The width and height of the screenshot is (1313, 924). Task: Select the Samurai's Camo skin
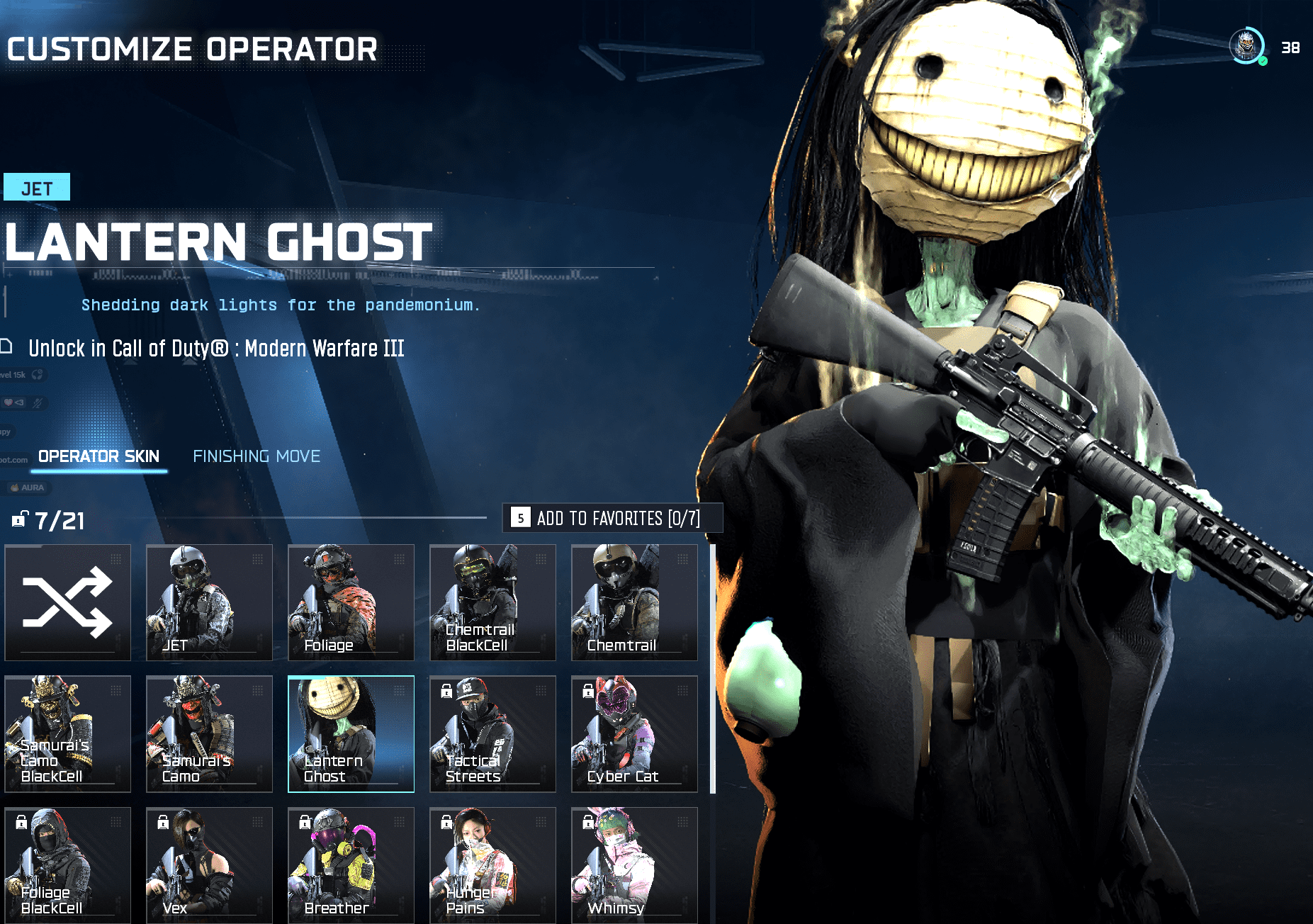coord(209,733)
